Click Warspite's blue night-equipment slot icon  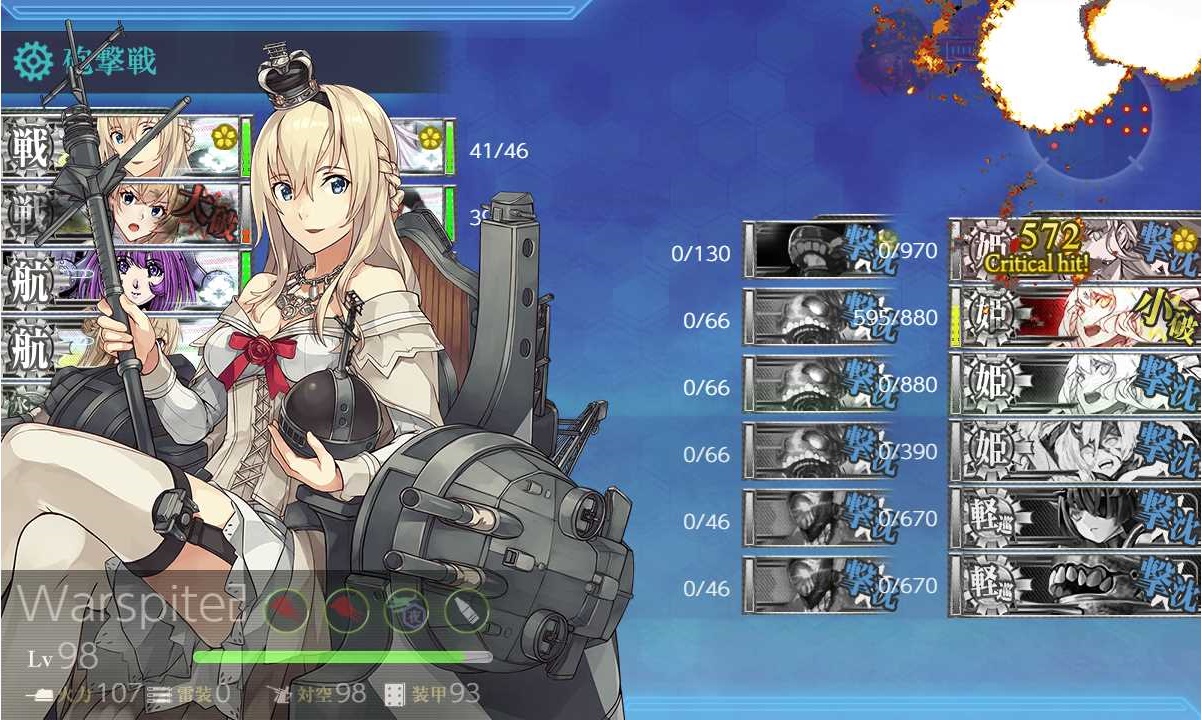pyautogui.click(x=406, y=609)
